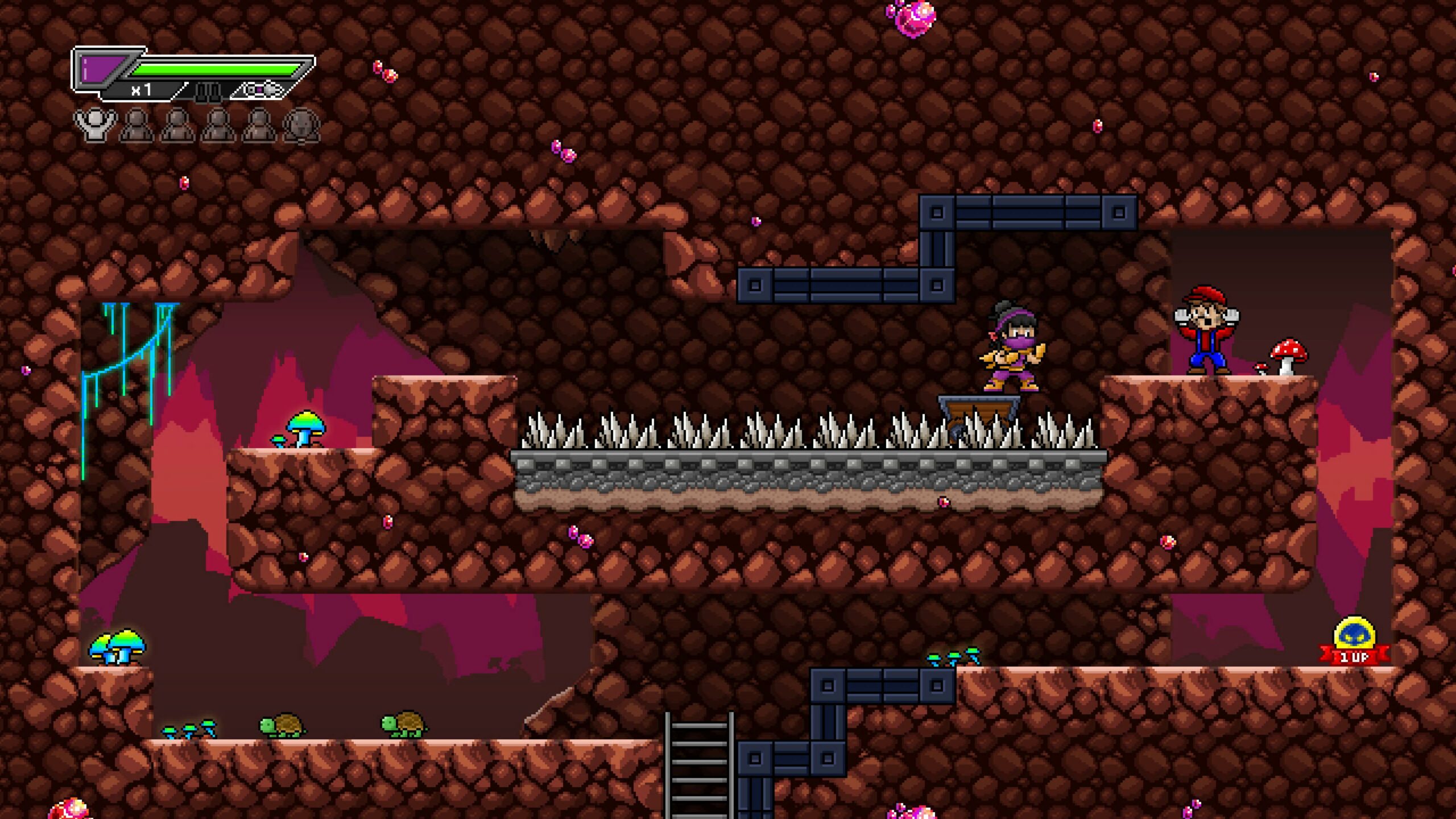Select the round animal-head icon ending the hostage row

(301, 125)
